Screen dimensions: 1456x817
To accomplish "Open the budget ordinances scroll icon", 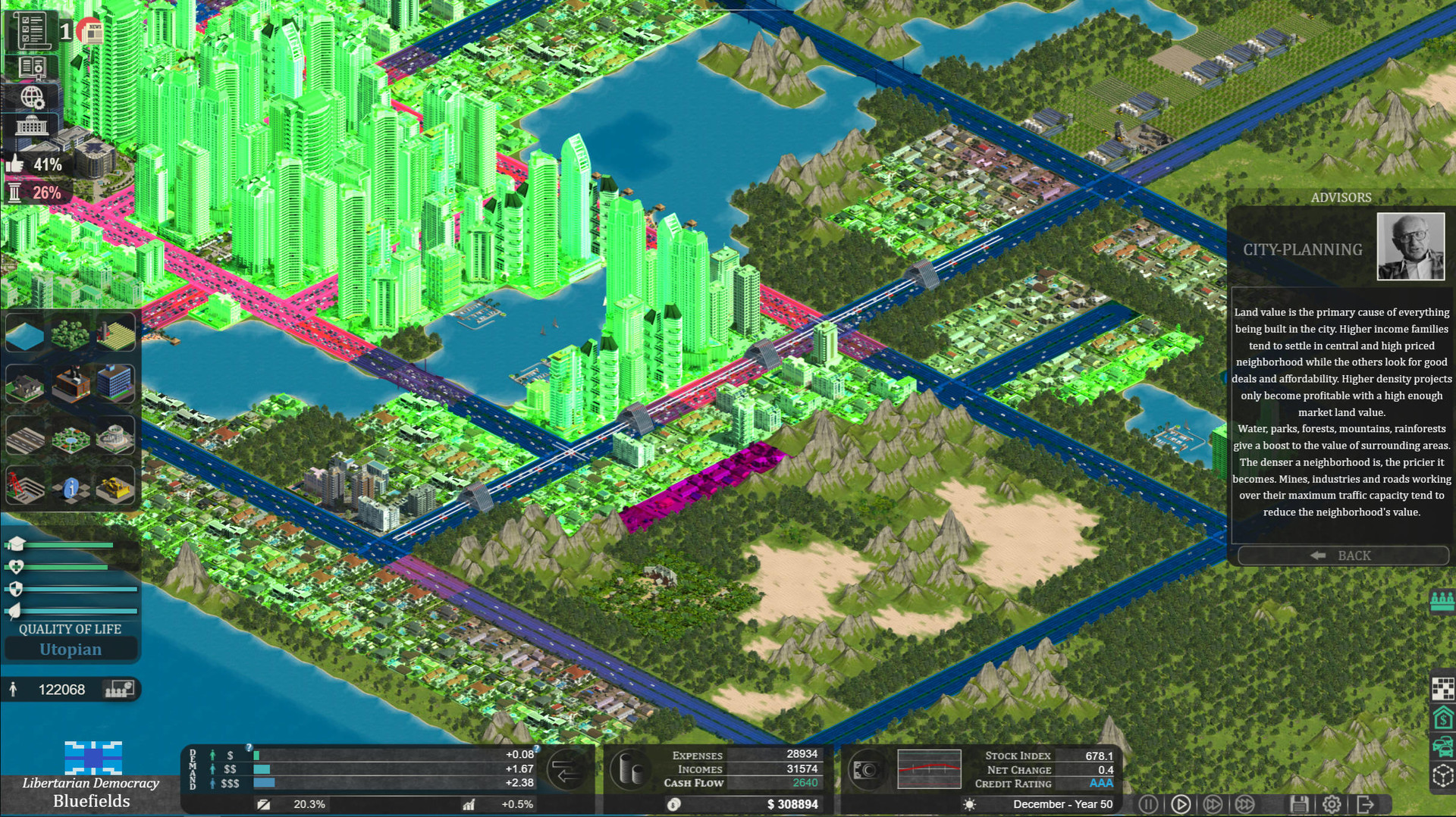I will click(x=32, y=30).
